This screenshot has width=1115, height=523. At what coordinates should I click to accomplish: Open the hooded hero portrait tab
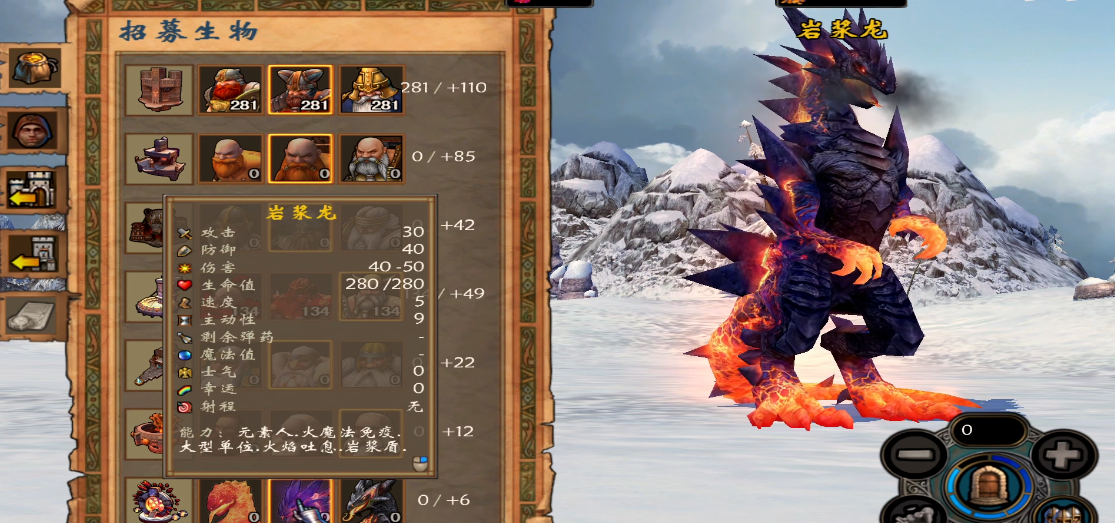point(33,130)
